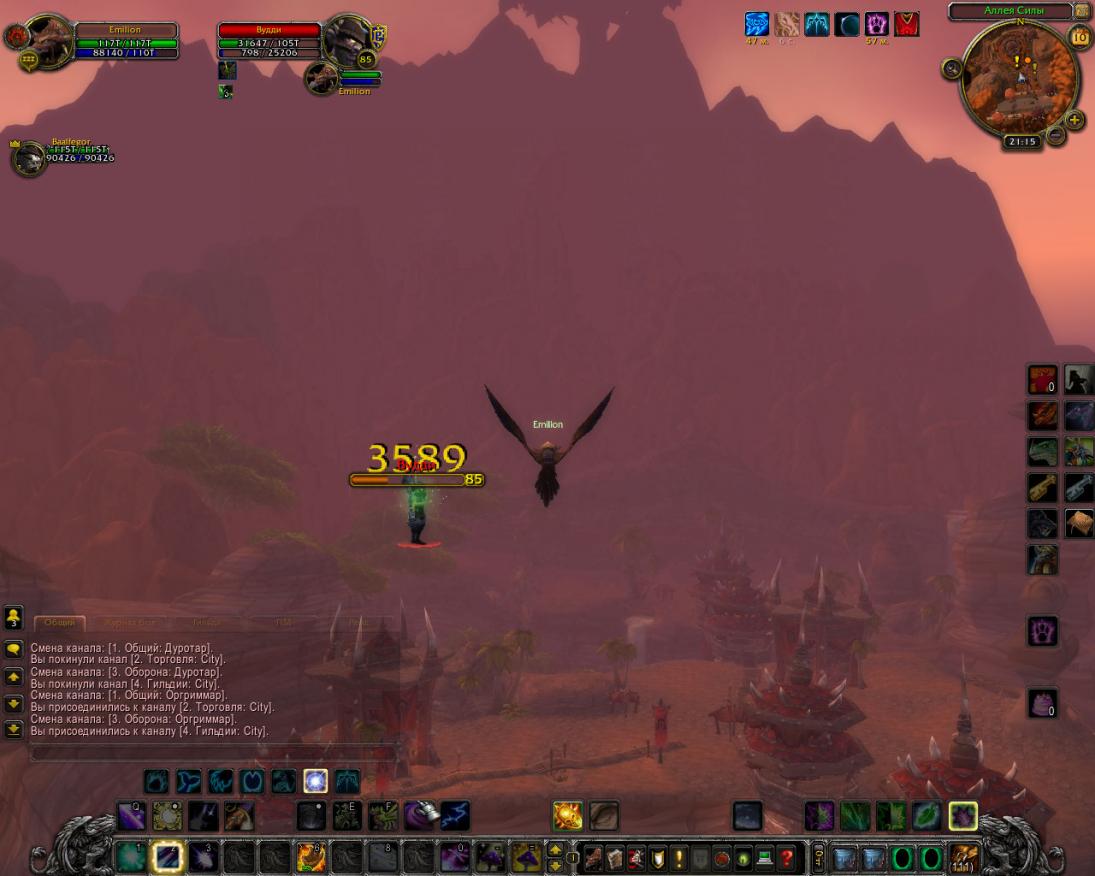Open the calendar button showing 10
Image resolution: width=1095 pixels, height=876 pixels.
coord(1080,38)
